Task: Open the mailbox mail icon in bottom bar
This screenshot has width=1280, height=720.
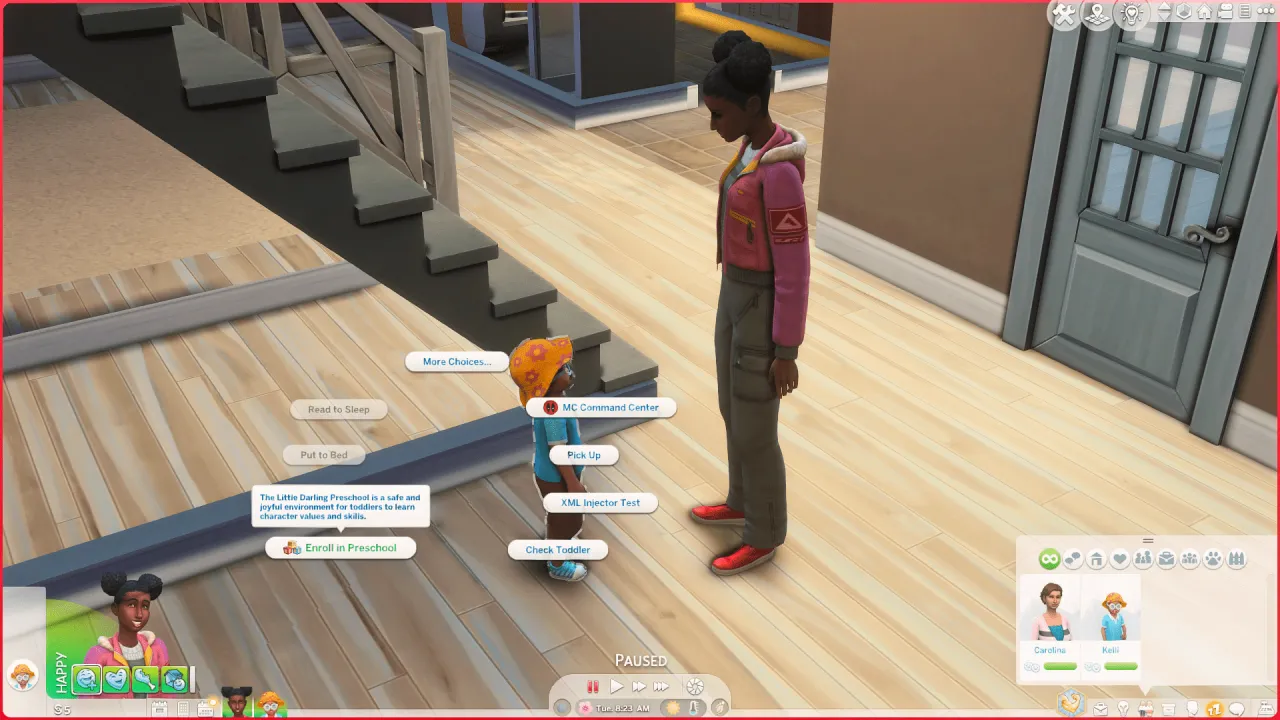Action: point(1100,710)
